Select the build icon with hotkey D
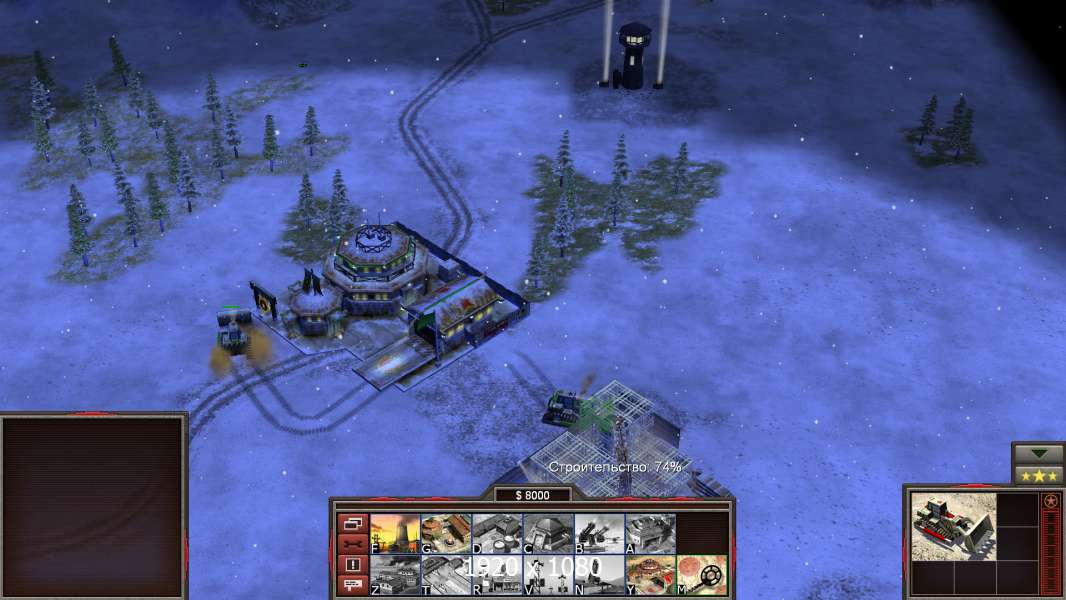The height and width of the screenshot is (600, 1066). point(497,534)
